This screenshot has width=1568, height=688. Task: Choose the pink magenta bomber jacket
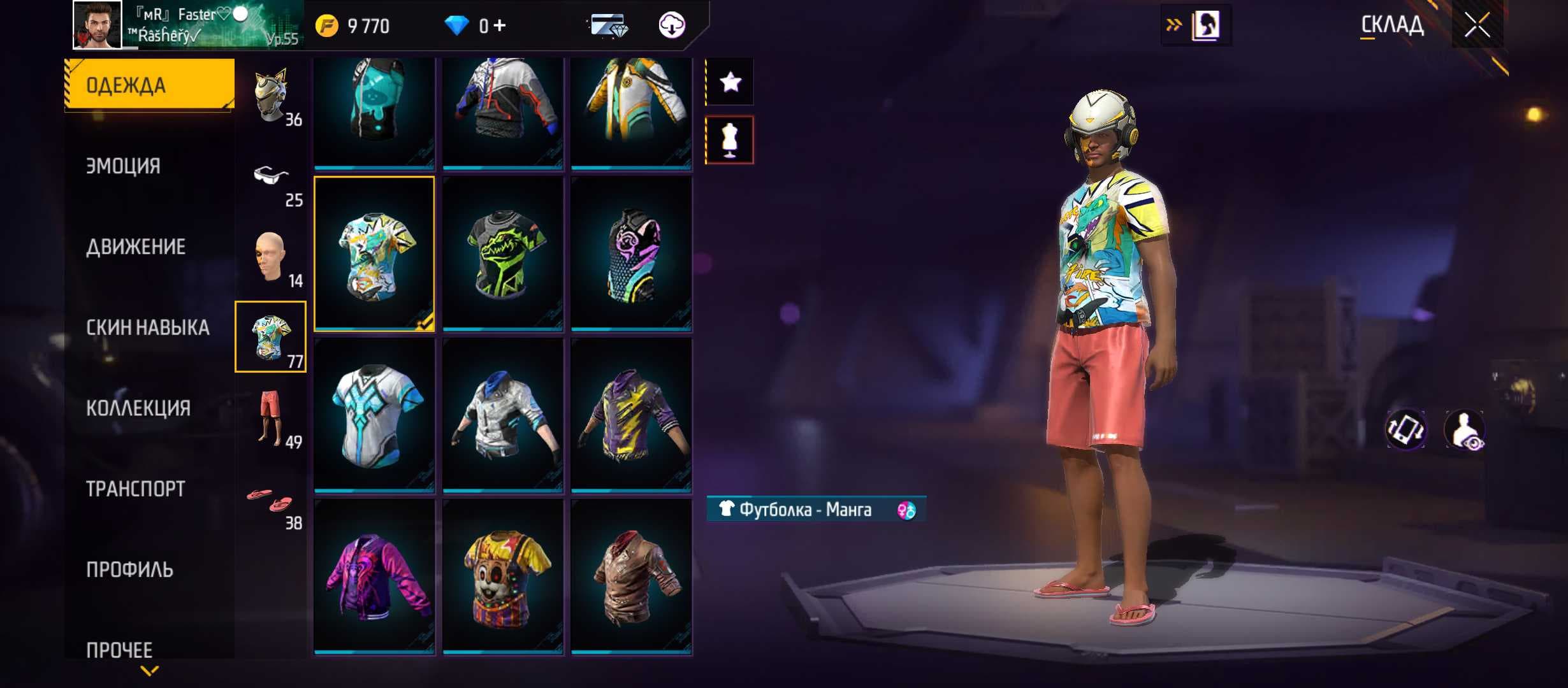375,577
